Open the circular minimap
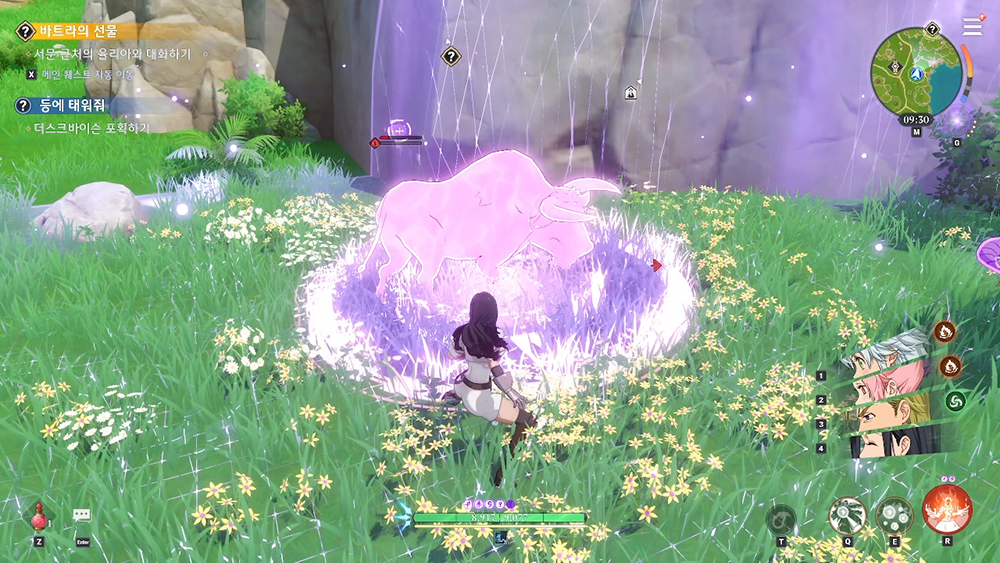This screenshot has height=563, width=1000. point(915,71)
